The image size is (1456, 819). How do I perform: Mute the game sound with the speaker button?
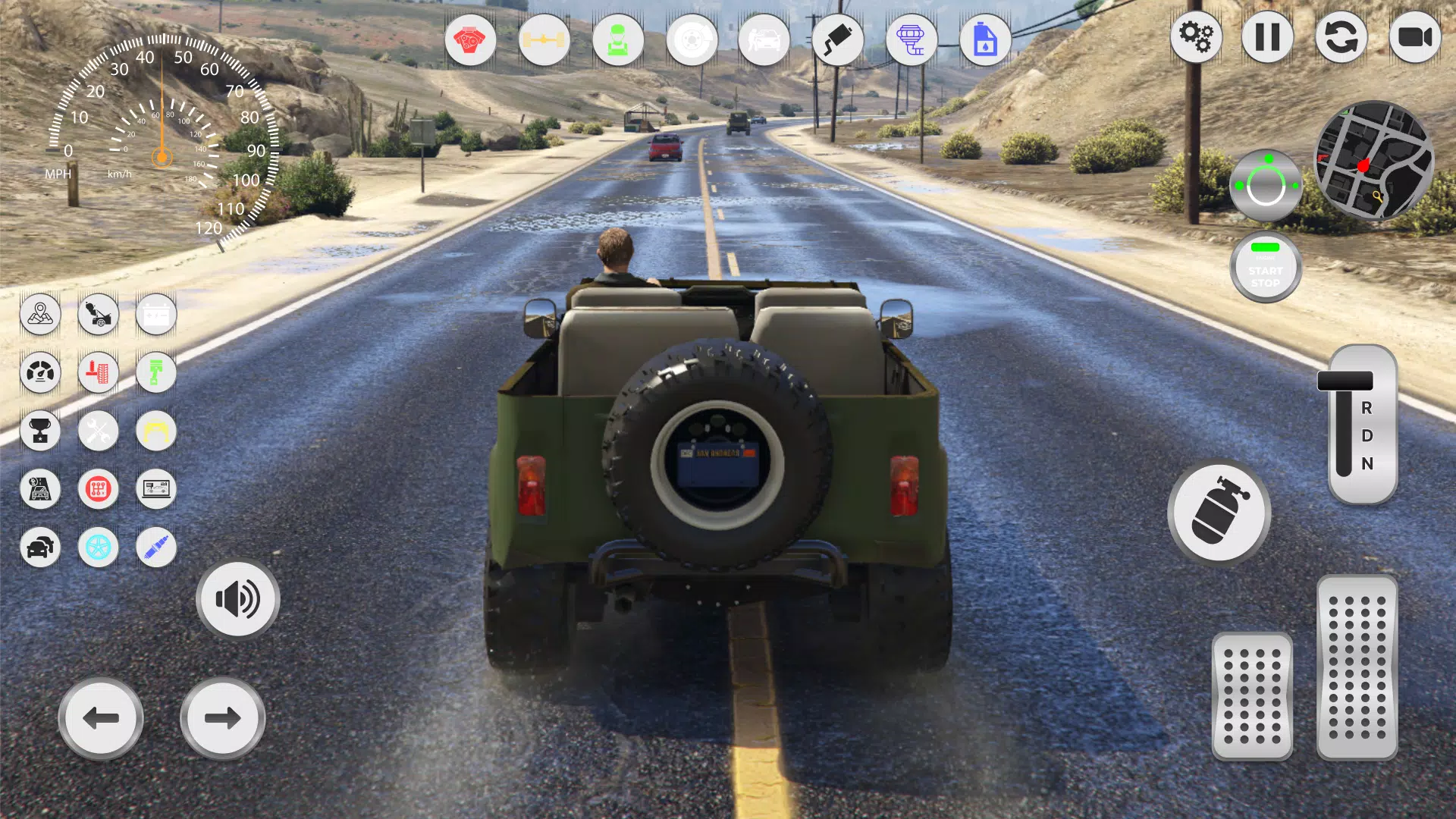click(237, 599)
